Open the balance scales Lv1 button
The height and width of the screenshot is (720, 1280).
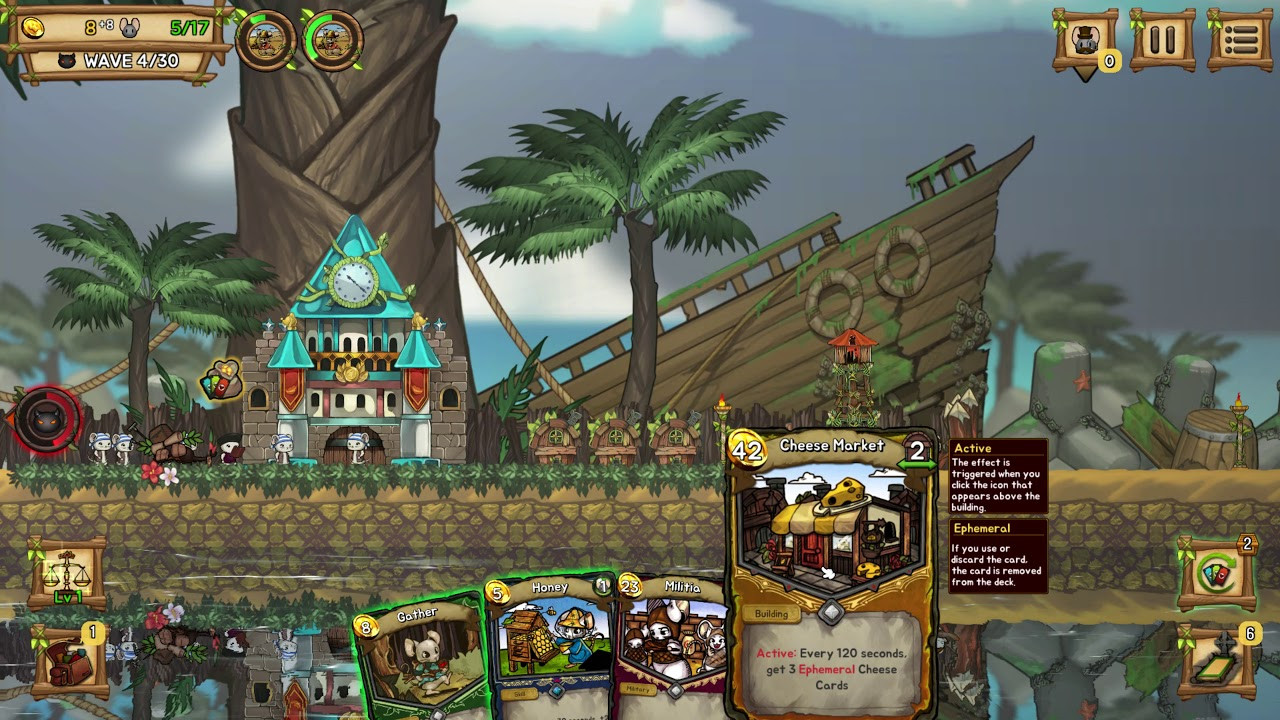[x=68, y=573]
